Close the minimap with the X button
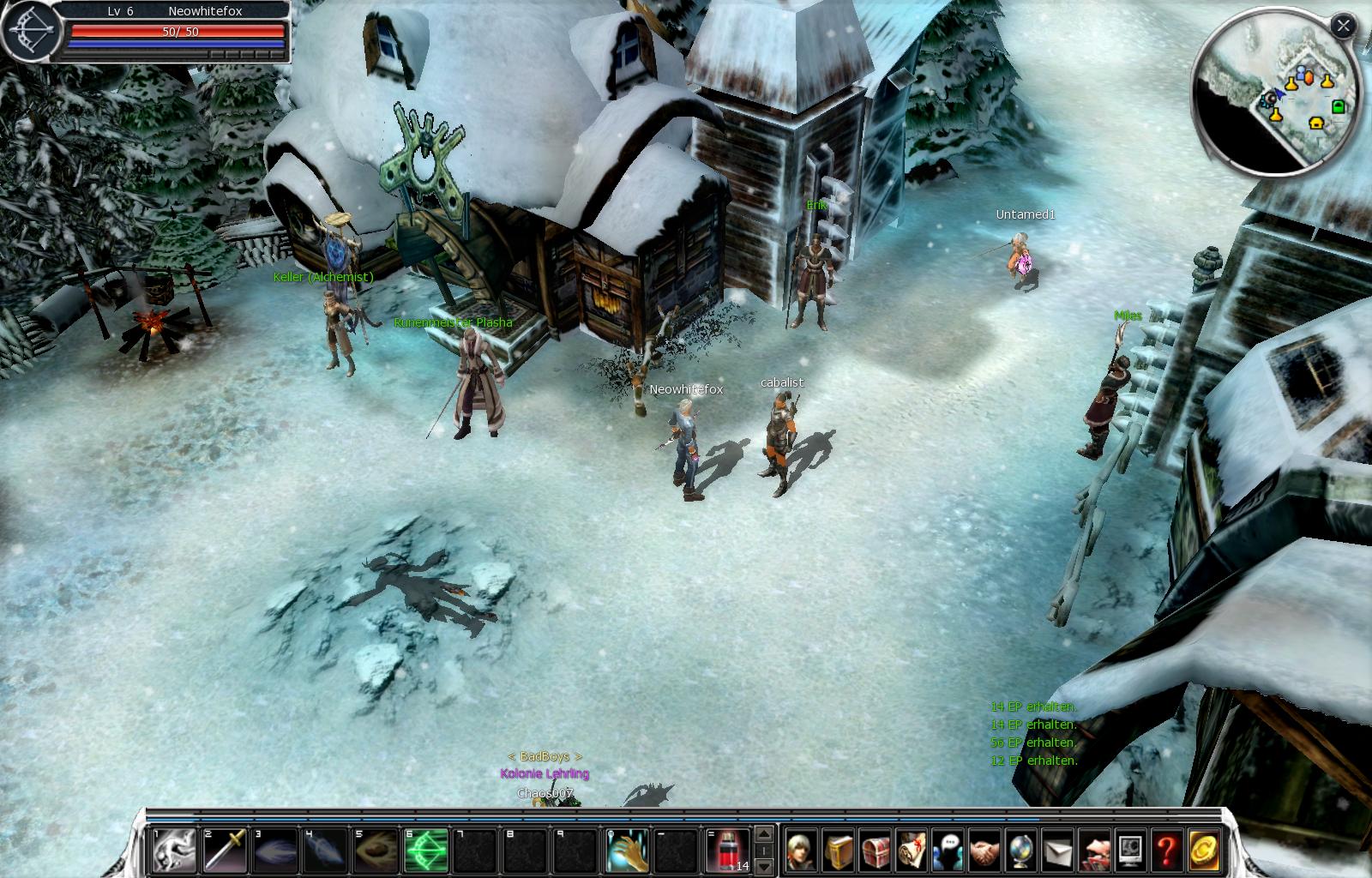 point(1343,27)
